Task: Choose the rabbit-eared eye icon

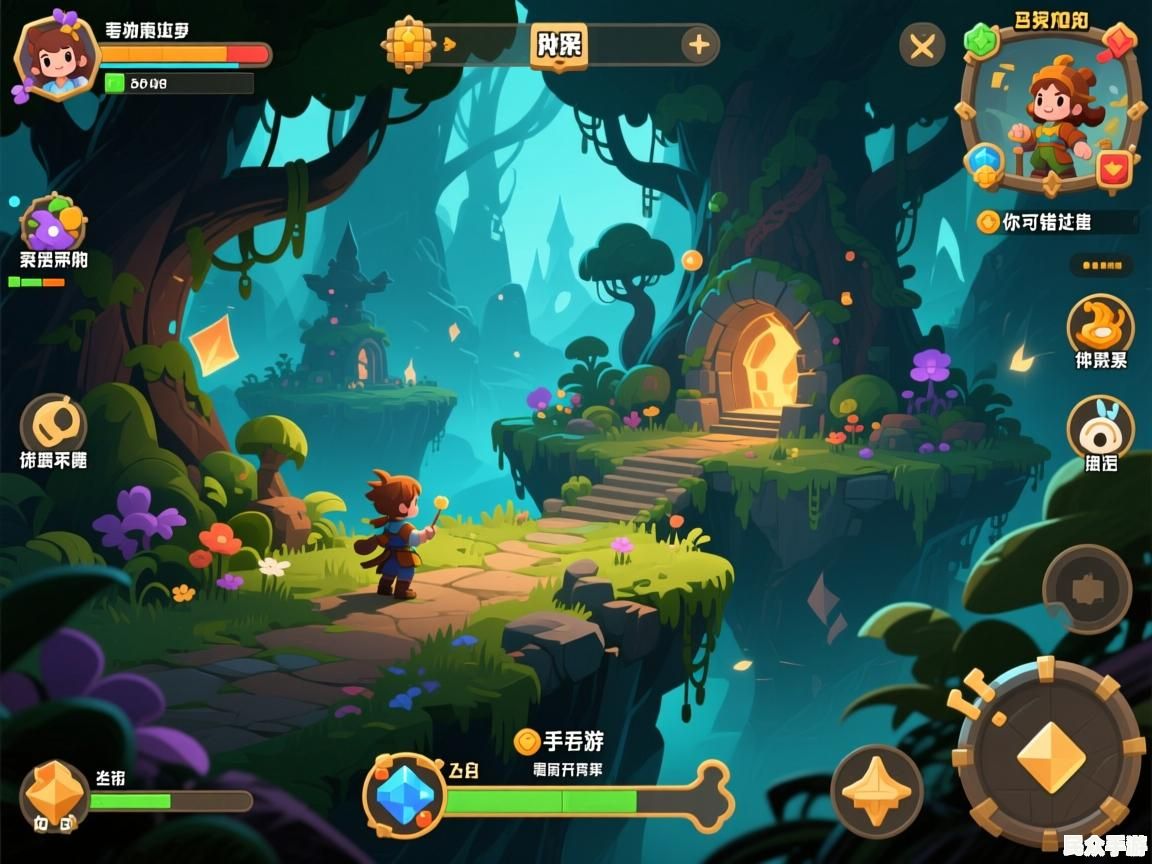Action: click(1100, 428)
